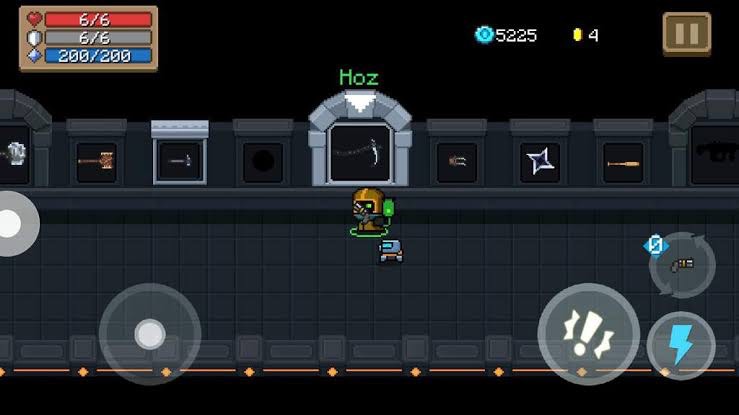Viewport: 739px width, 415px height.
Task: Pause the game with the pause button
Action: [x=687, y=34]
